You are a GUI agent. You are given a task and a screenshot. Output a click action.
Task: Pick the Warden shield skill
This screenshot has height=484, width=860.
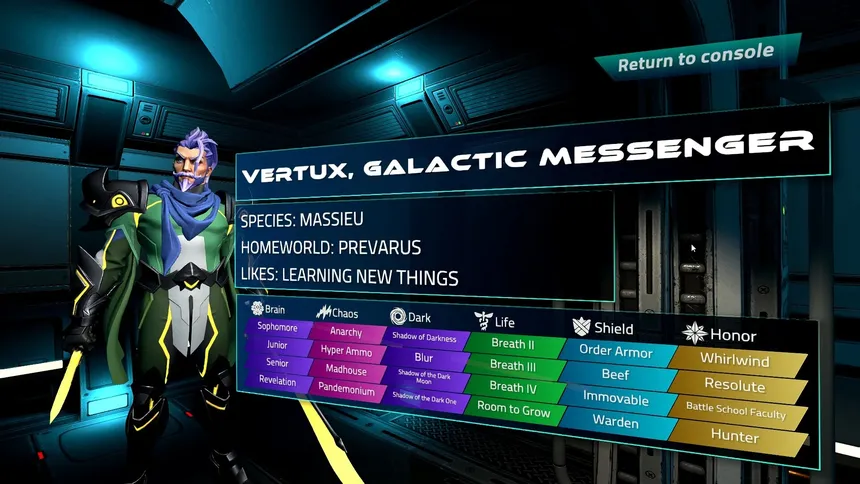tap(616, 422)
